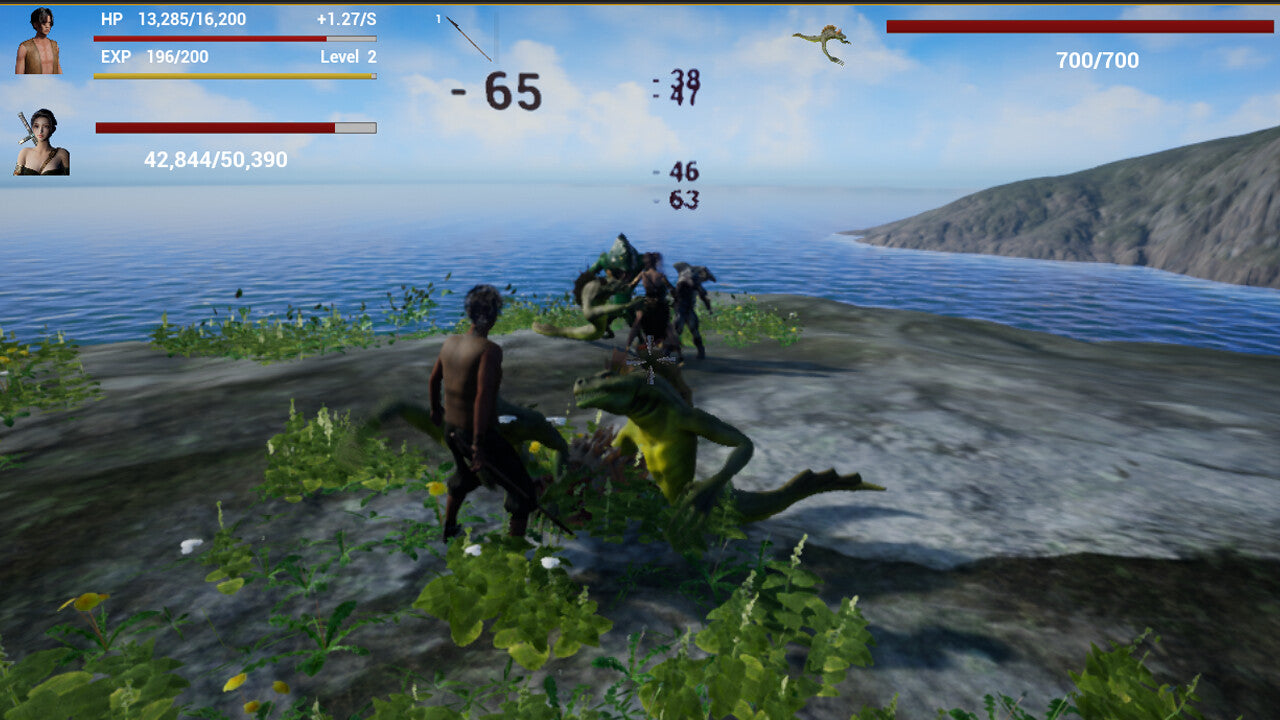This screenshot has height=720, width=1280.
Task: Click the shirtless male hero portrait
Action: point(38,41)
